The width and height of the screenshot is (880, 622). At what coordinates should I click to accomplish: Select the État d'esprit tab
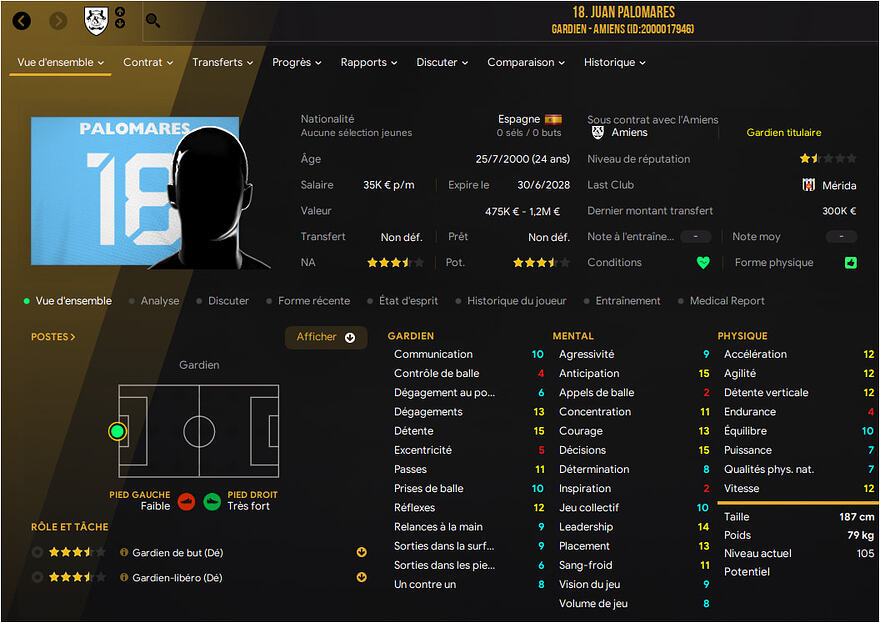pos(409,301)
